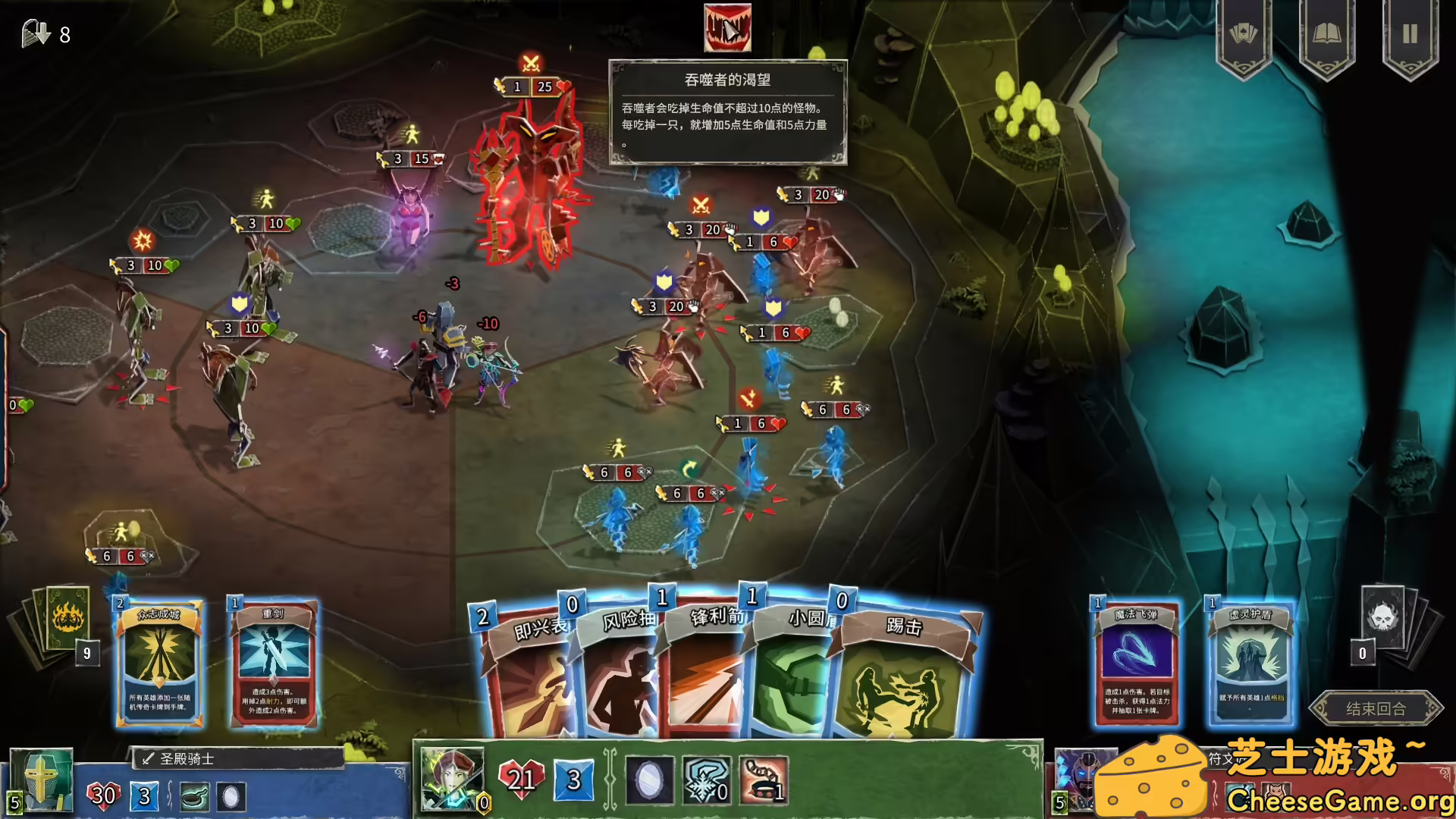Open the book journal banner
This screenshot has width=1456, height=819.
[1326, 35]
